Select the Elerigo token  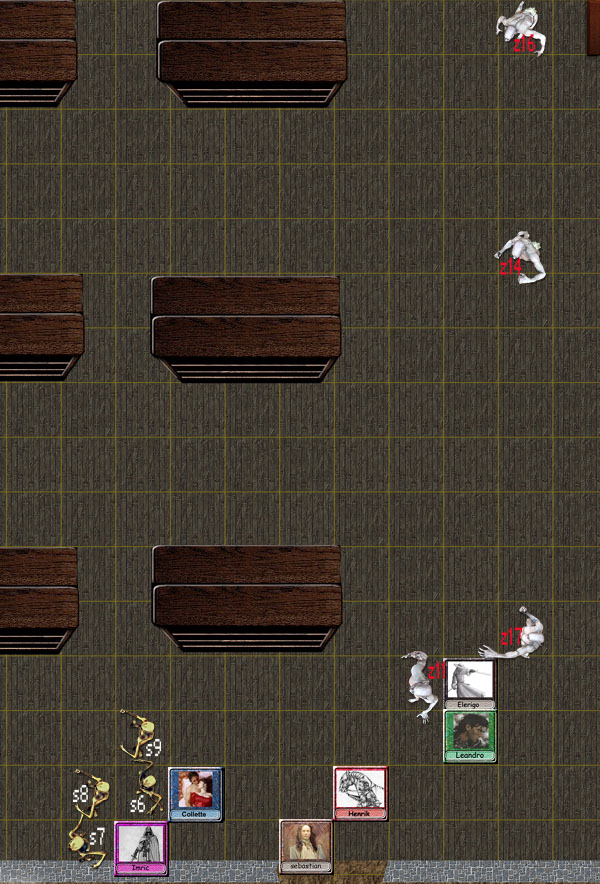click(x=469, y=684)
